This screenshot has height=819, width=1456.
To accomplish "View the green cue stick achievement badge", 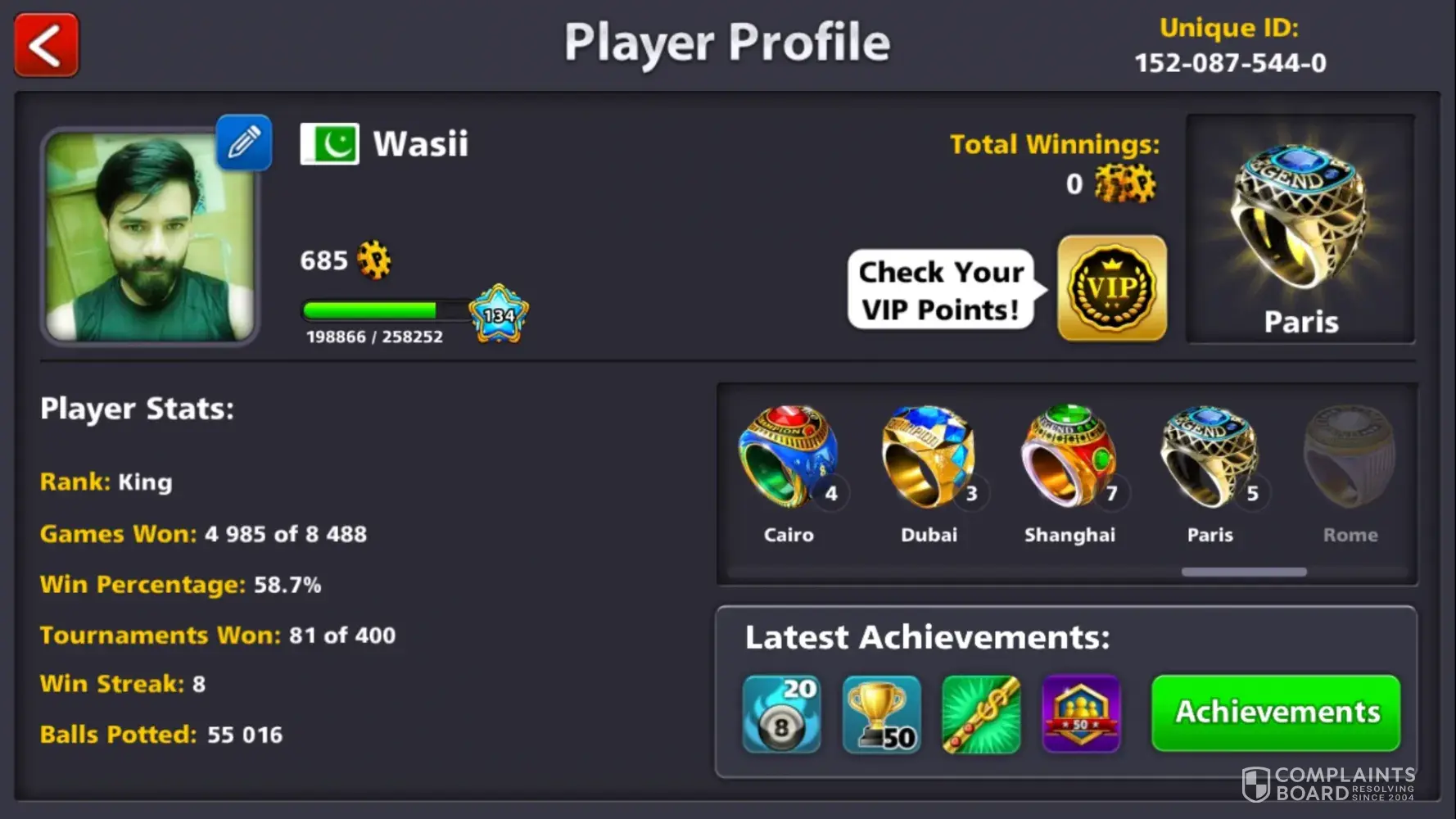I will click(x=981, y=714).
